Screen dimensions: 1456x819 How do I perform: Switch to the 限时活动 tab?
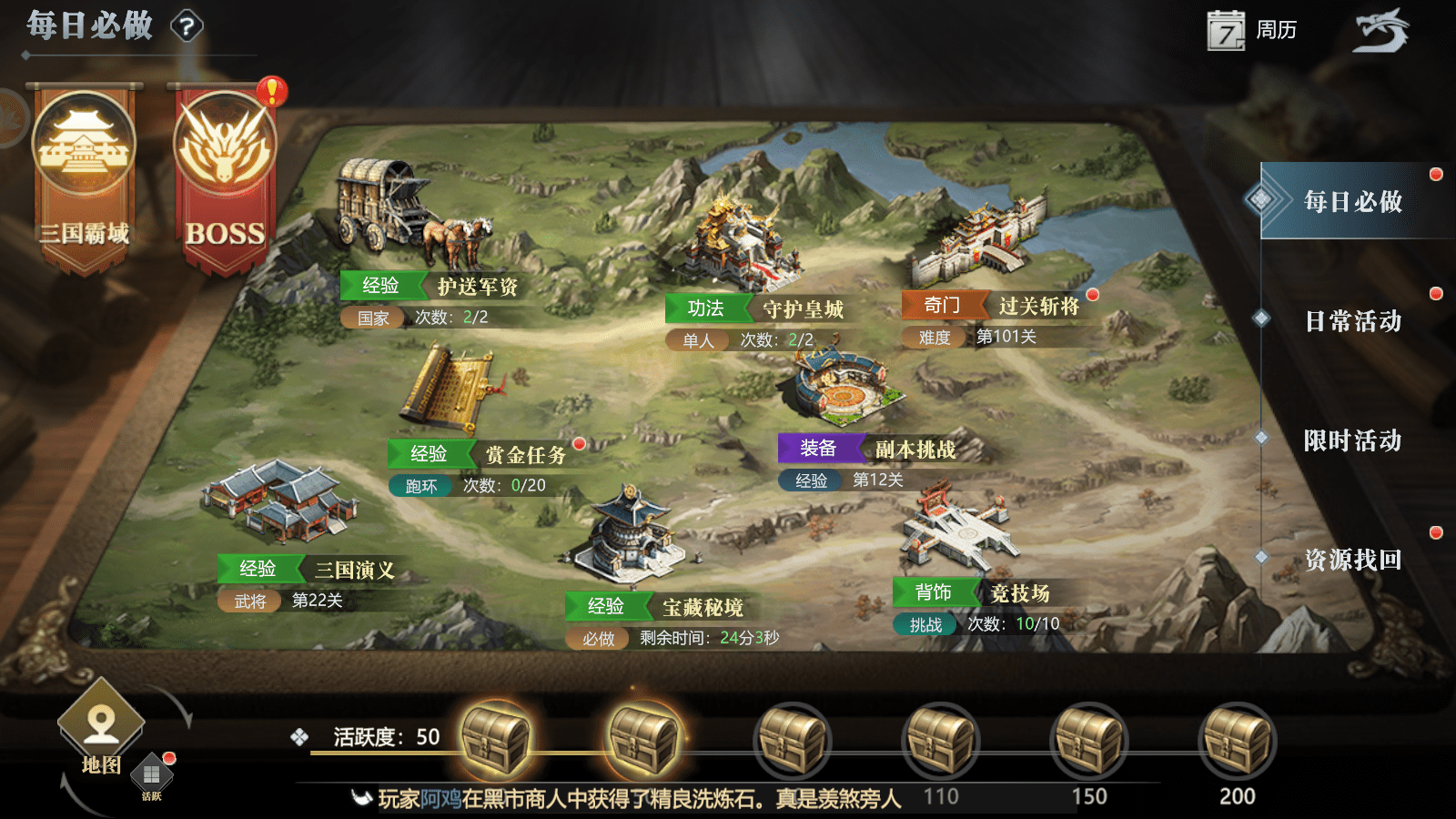pyautogui.click(x=1352, y=440)
